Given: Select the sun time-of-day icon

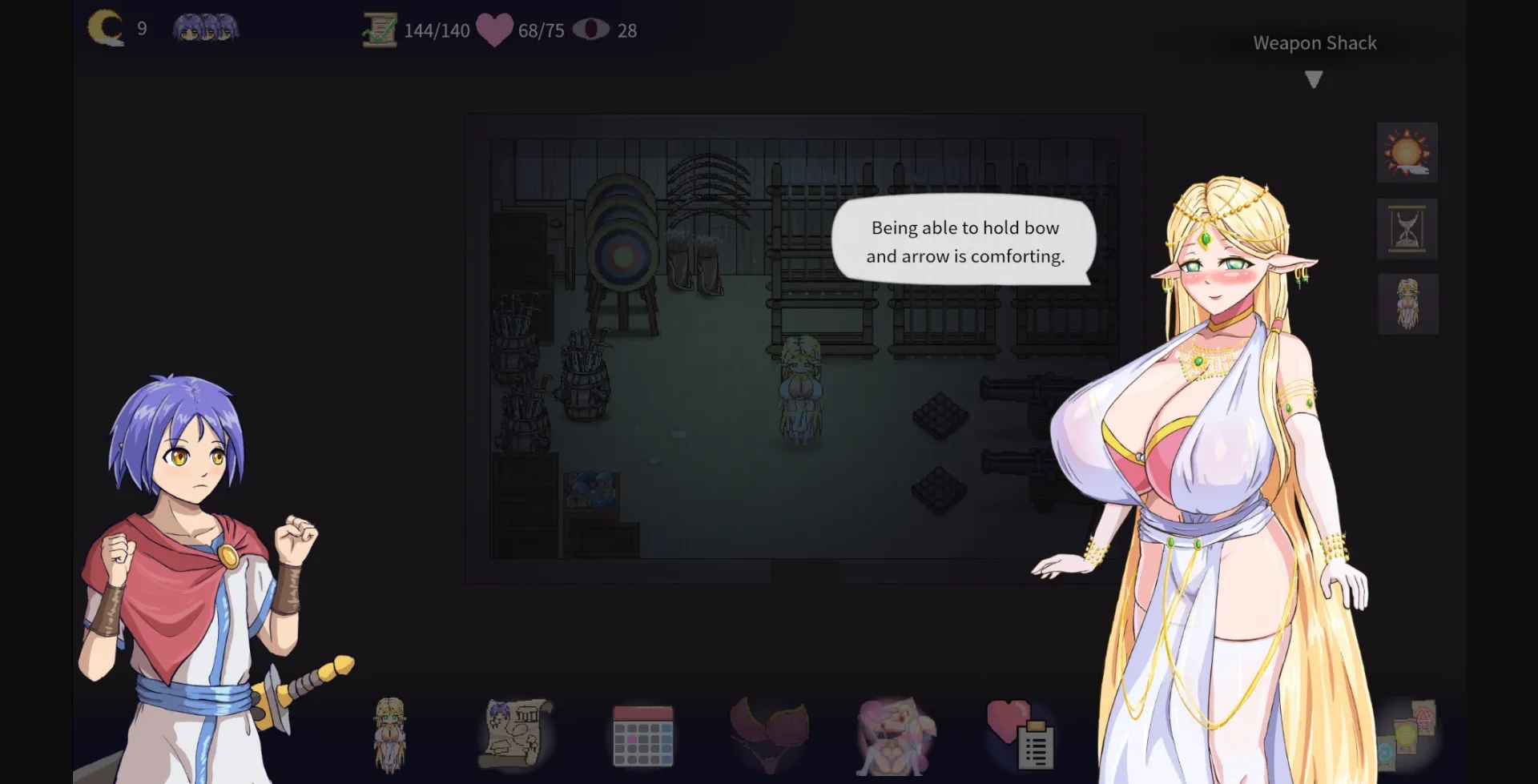Looking at the screenshot, I should point(1407,152).
